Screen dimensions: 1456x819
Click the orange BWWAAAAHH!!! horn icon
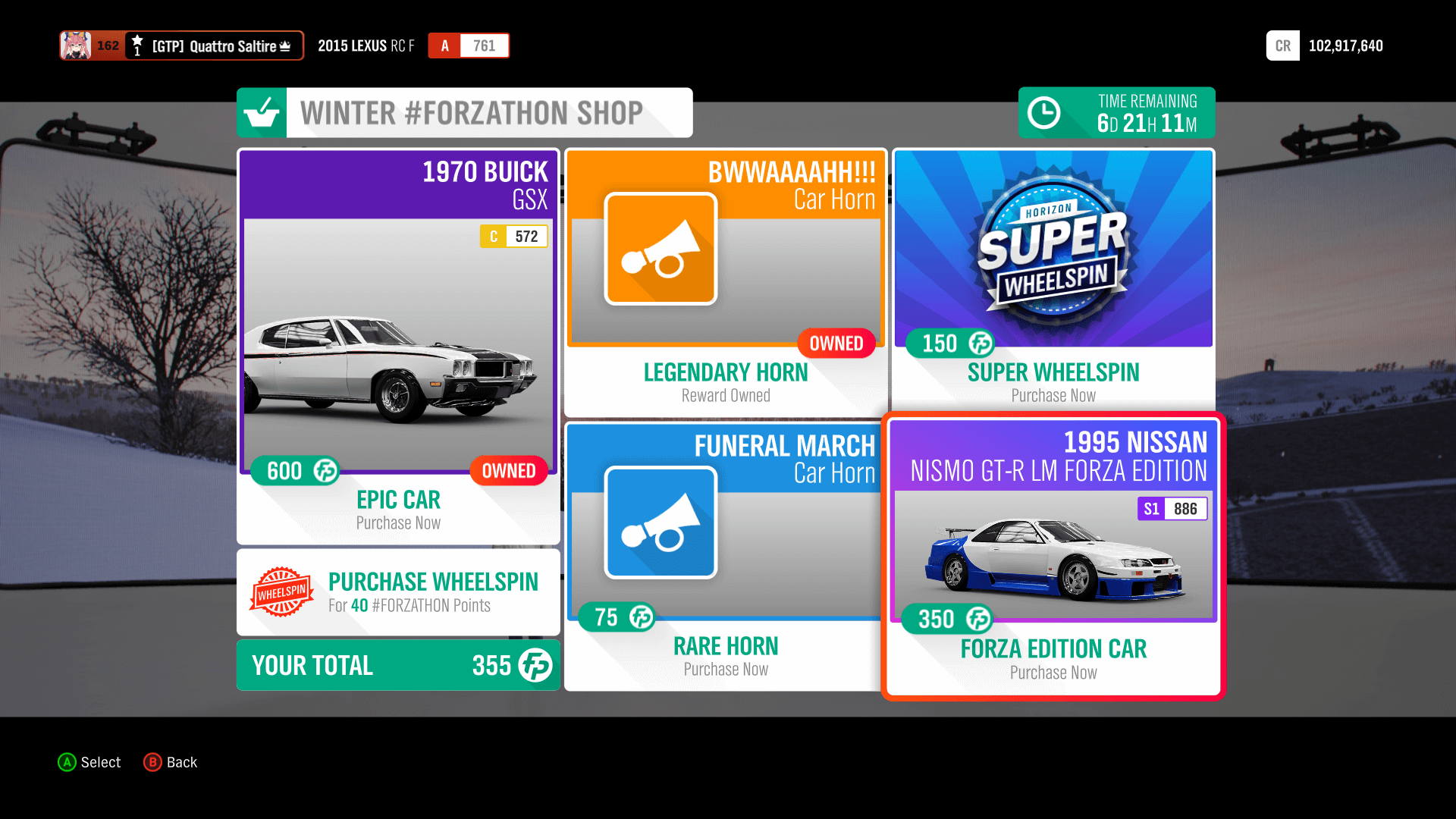coord(661,249)
